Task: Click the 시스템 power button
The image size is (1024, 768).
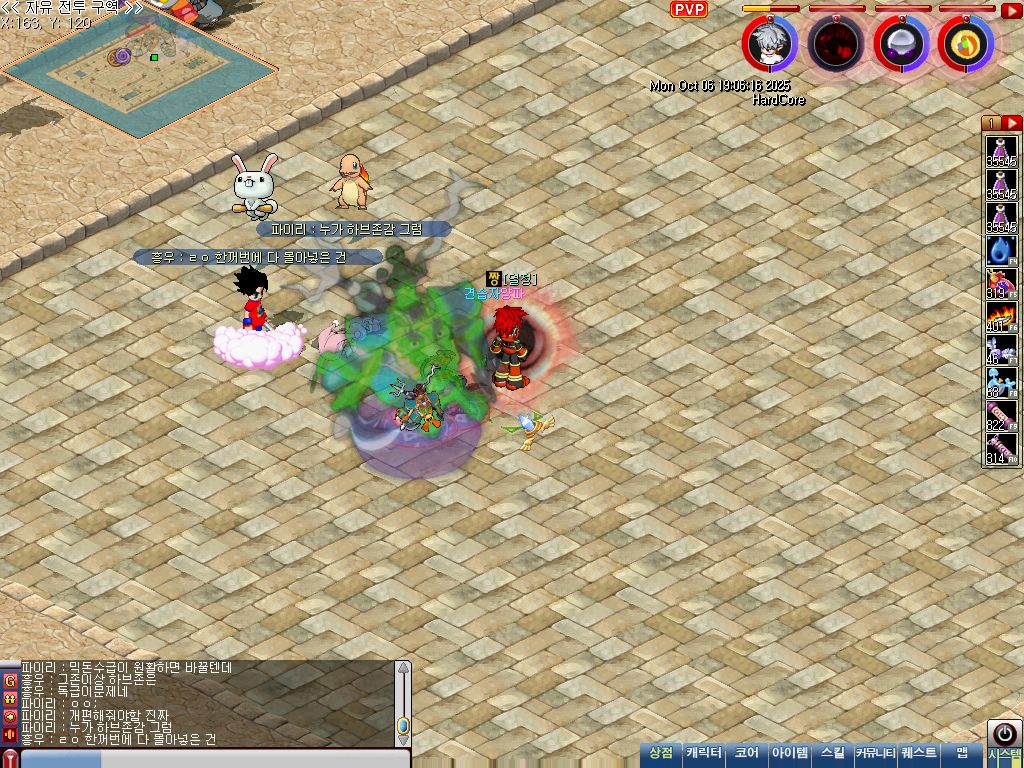Action: [x=1004, y=734]
